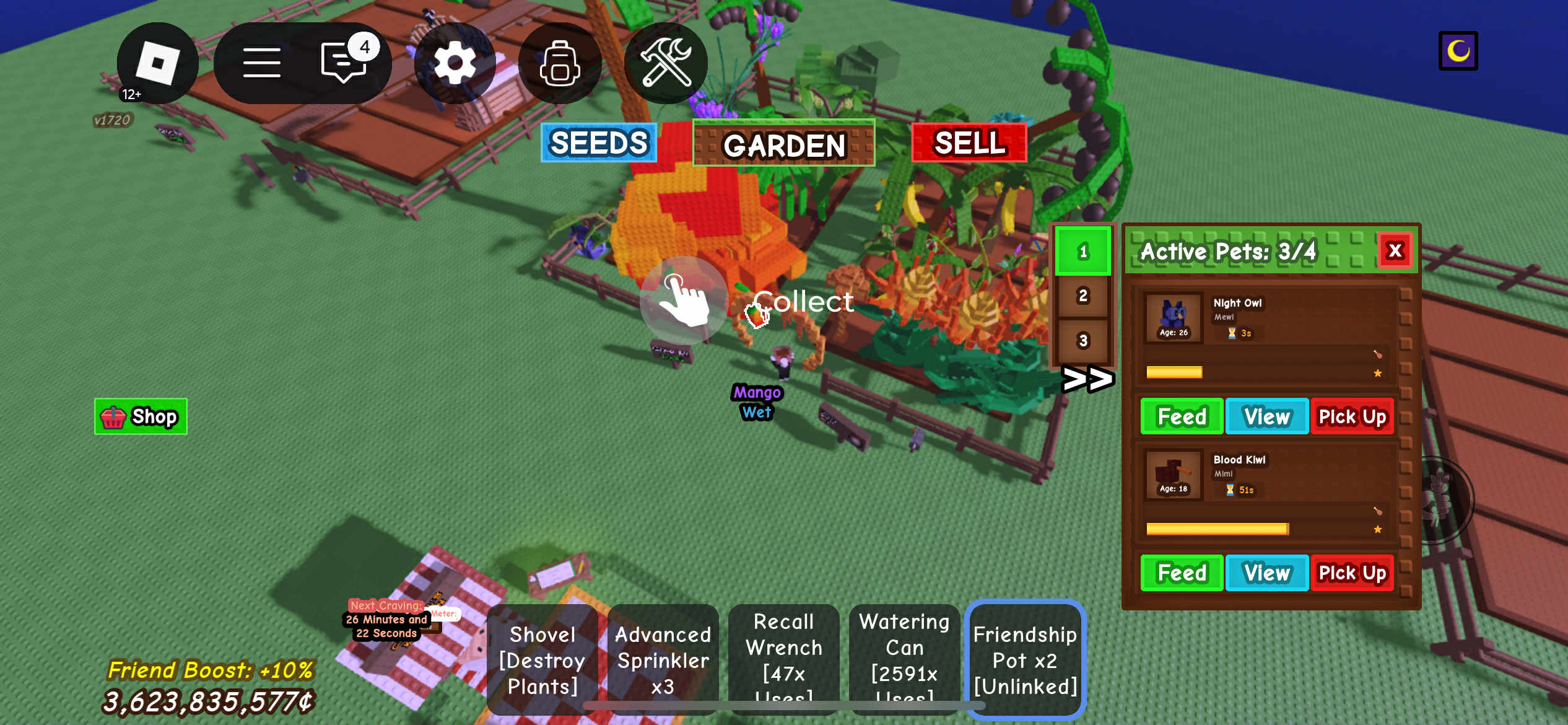Screen dimensions: 1568x725
Task: Open the Roblox main menu logo
Action: coord(157,63)
